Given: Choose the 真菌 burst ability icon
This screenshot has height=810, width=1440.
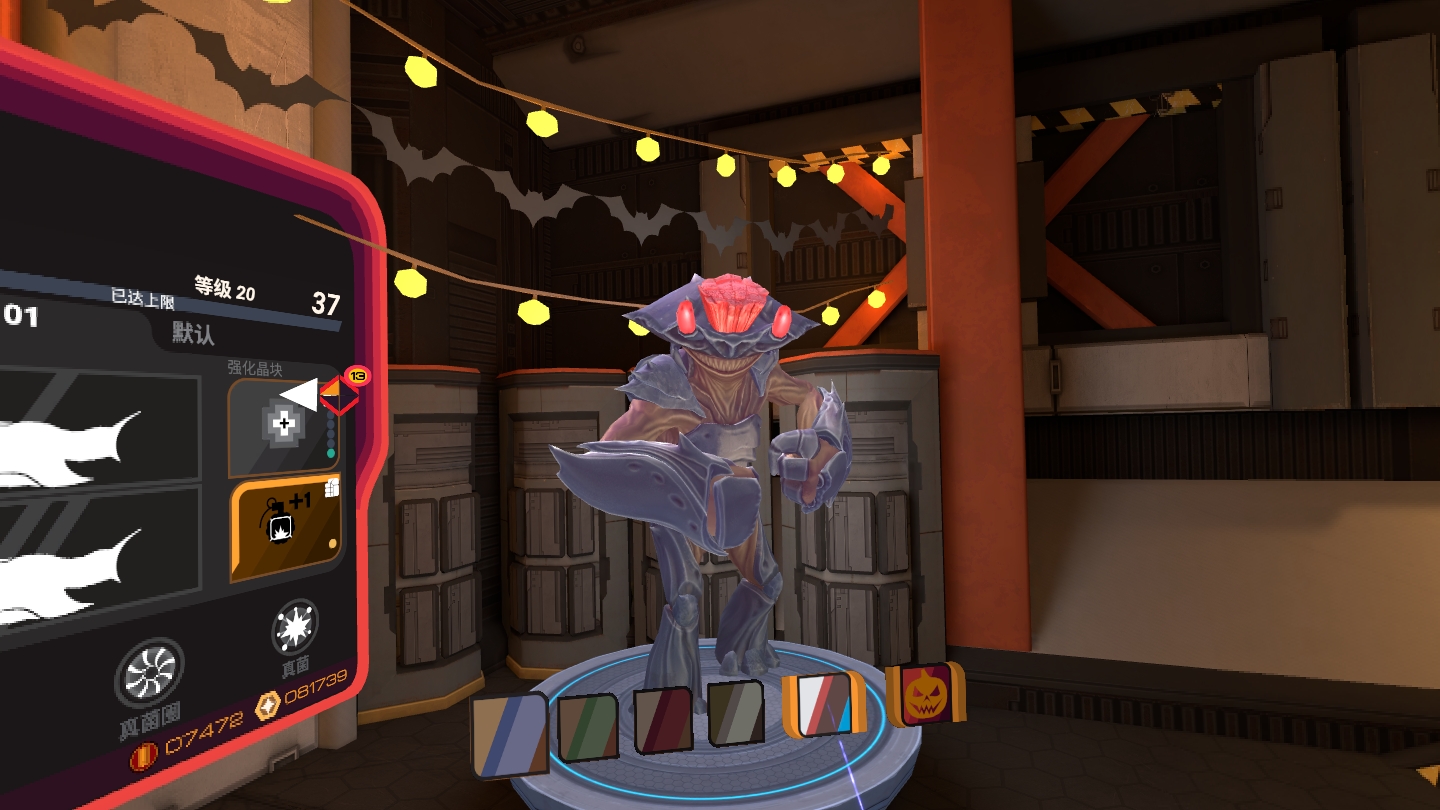Looking at the screenshot, I should pyautogui.click(x=295, y=627).
